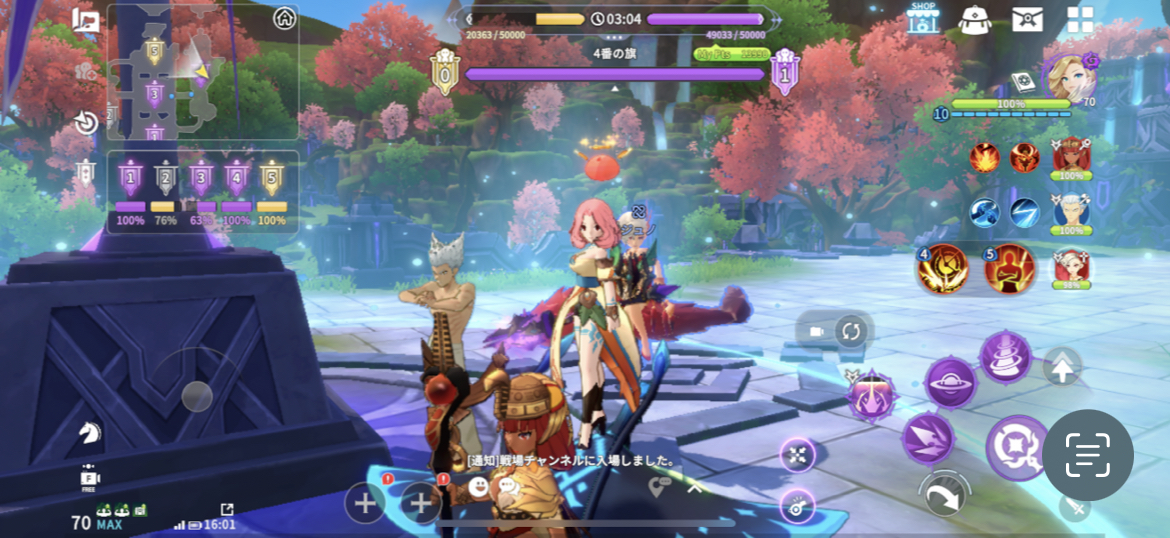Image resolution: width=1170 pixels, height=538 pixels.
Task: Select the gold number 5 flag
Action: pos(272,179)
